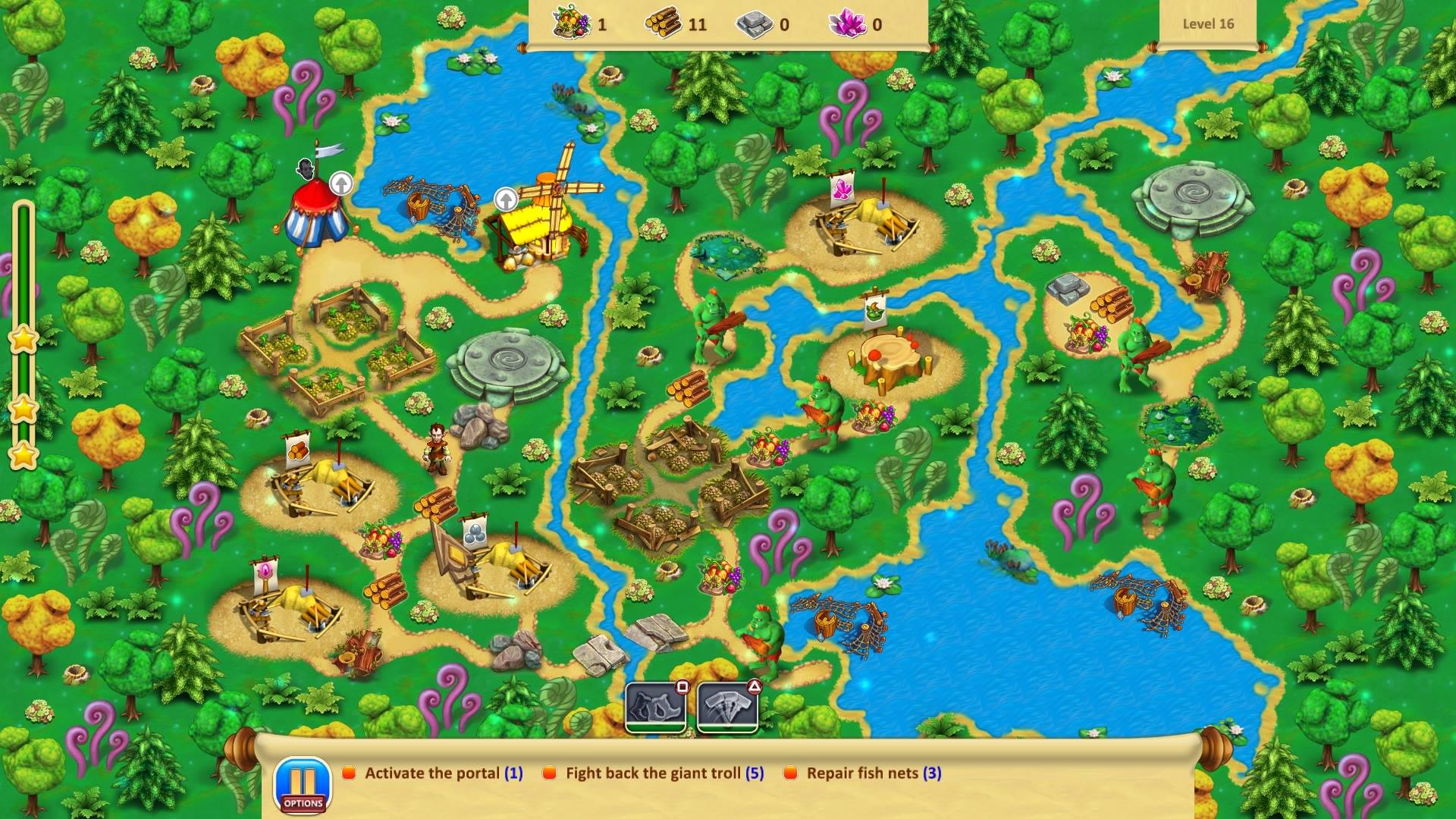
Task: Click the pink crystal resource icon
Action: point(849,24)
